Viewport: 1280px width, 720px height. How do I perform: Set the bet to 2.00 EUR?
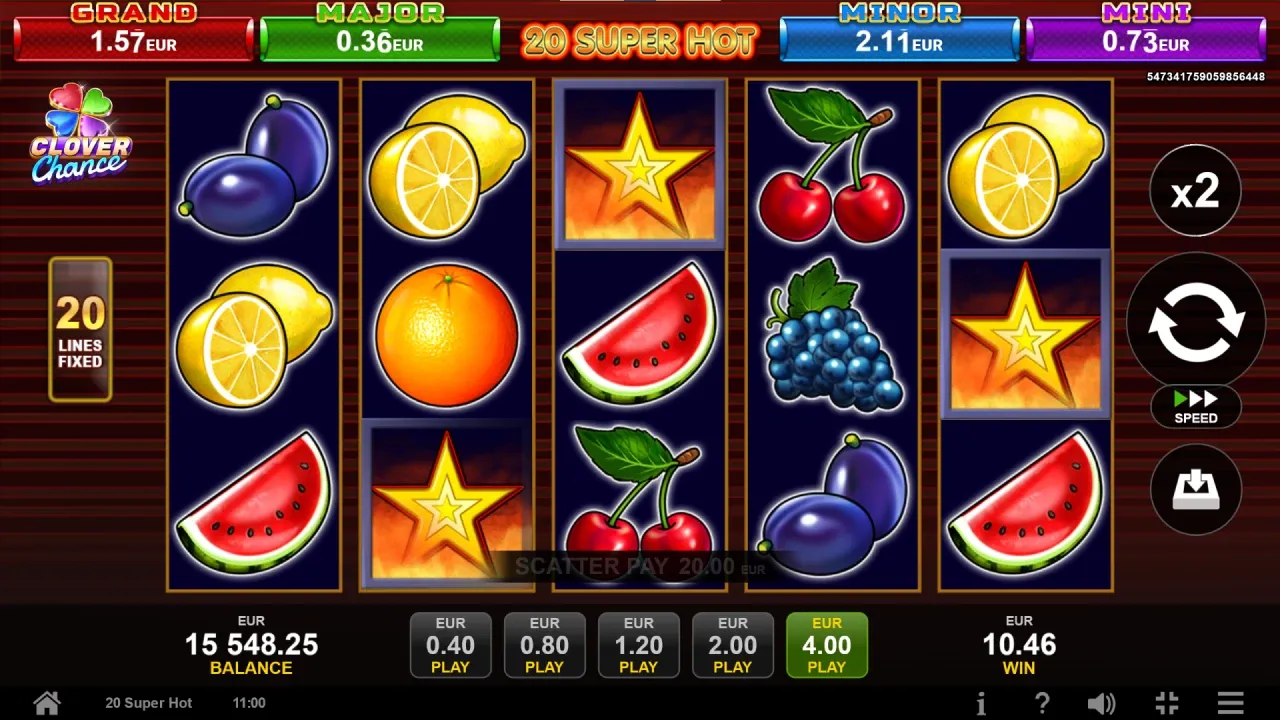point(733,645)
